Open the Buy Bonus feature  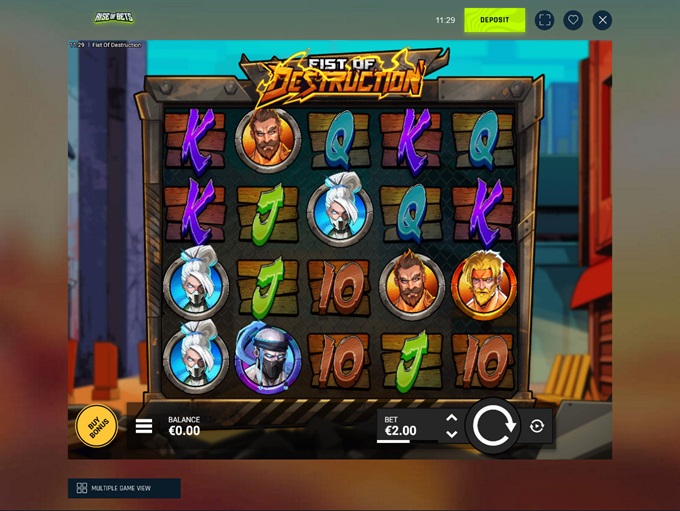[x=97, y=427]
